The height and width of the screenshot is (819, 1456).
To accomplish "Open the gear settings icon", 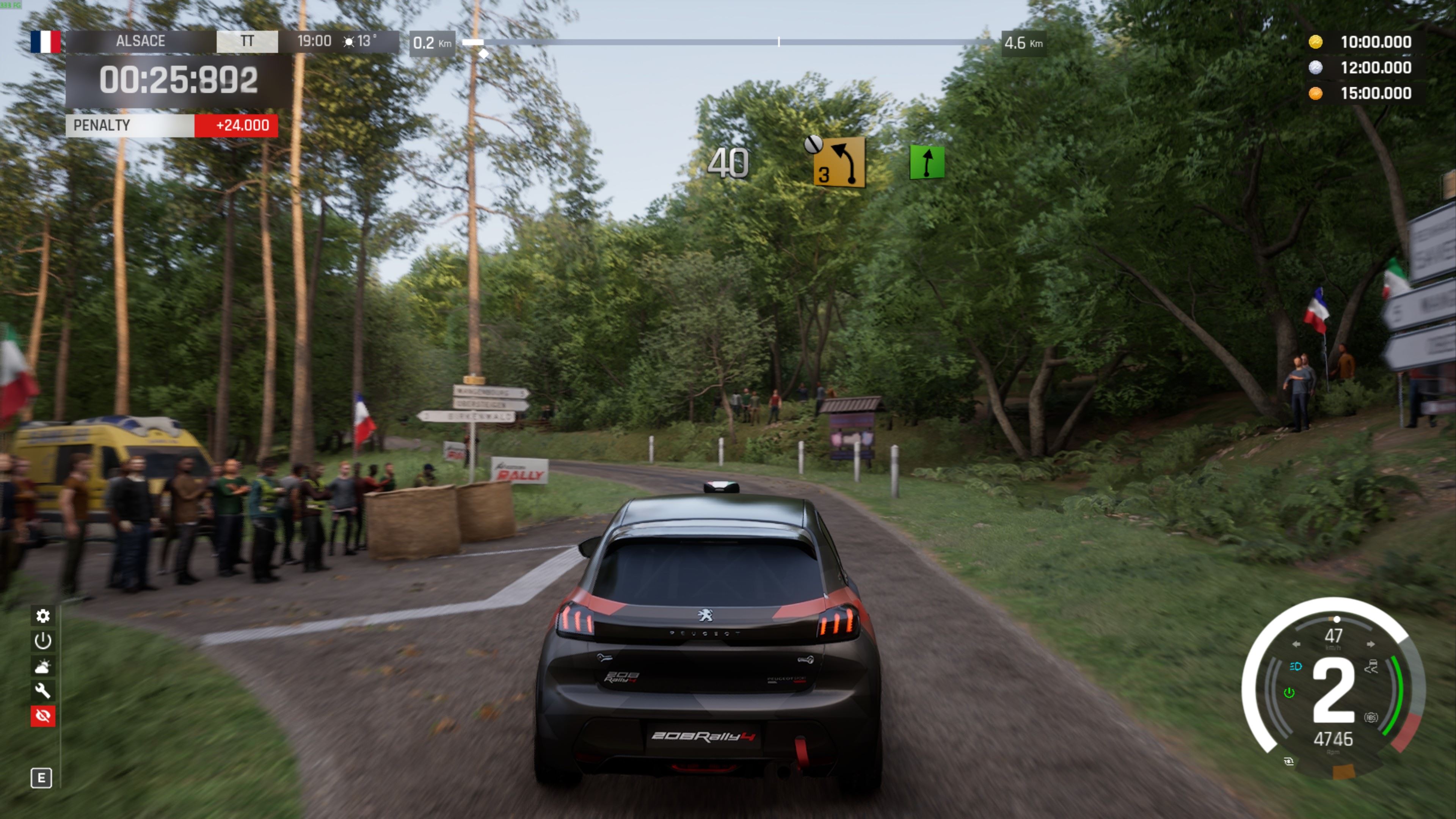I will [x=43, y=615].
